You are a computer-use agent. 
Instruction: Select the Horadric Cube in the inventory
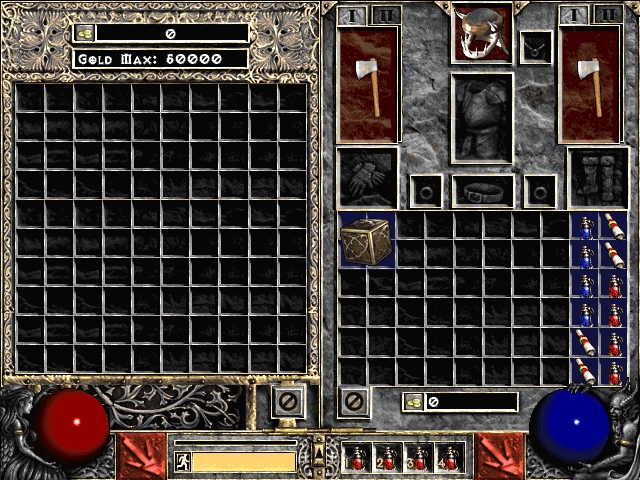tap(367, 240)
